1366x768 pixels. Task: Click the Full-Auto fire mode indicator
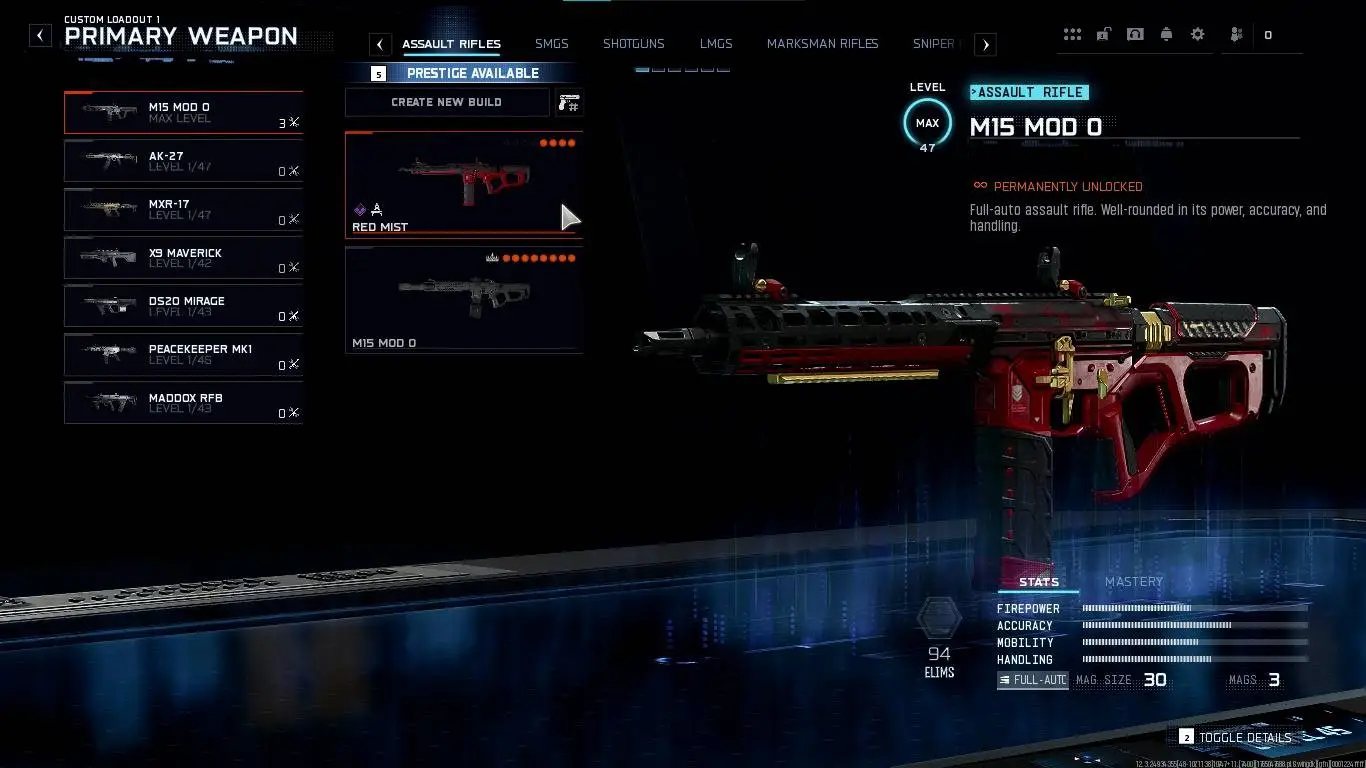(1032, 680)
